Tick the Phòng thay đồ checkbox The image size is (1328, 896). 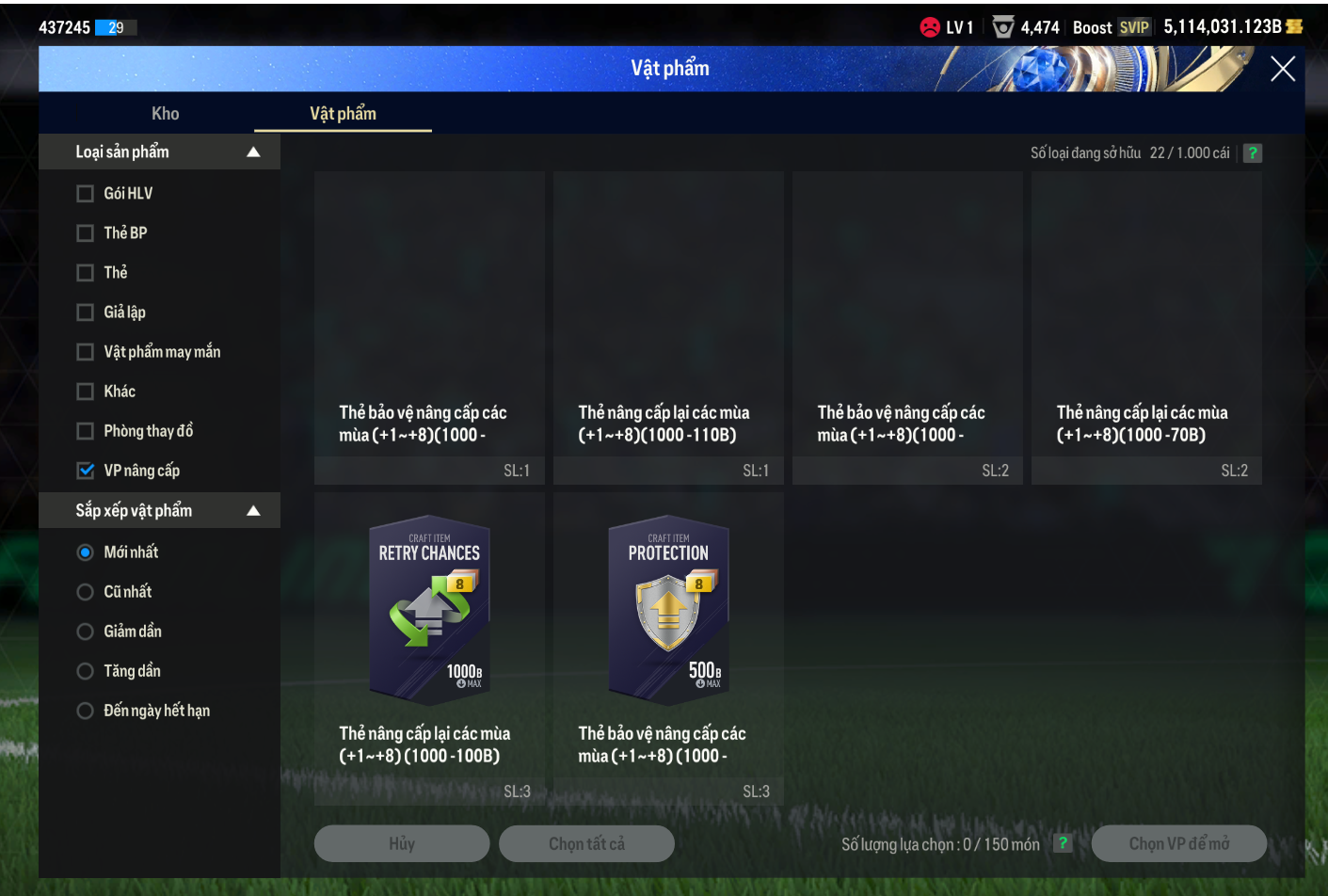point(86,431)
